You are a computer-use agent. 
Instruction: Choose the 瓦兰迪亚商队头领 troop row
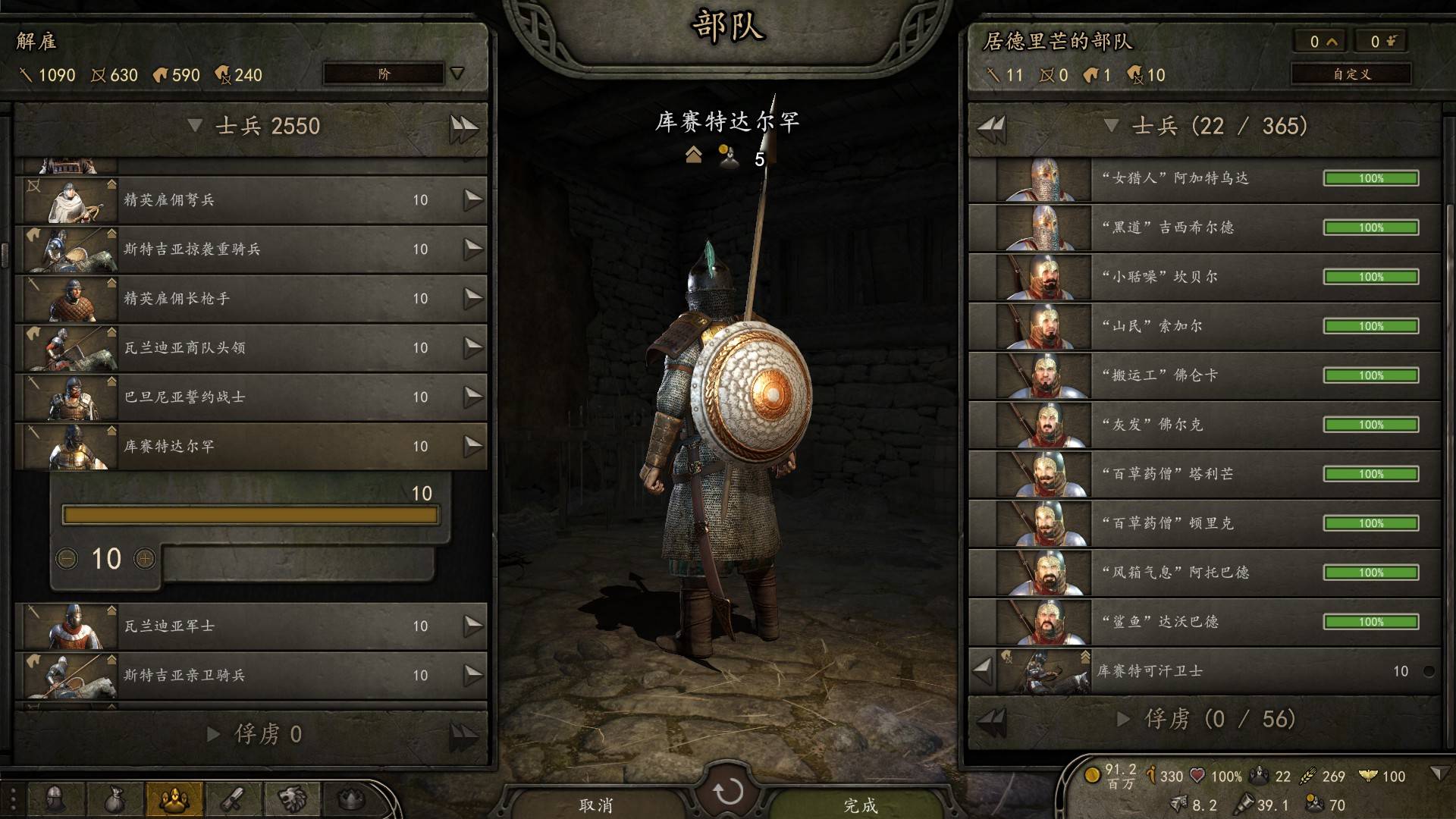point(250,348)
